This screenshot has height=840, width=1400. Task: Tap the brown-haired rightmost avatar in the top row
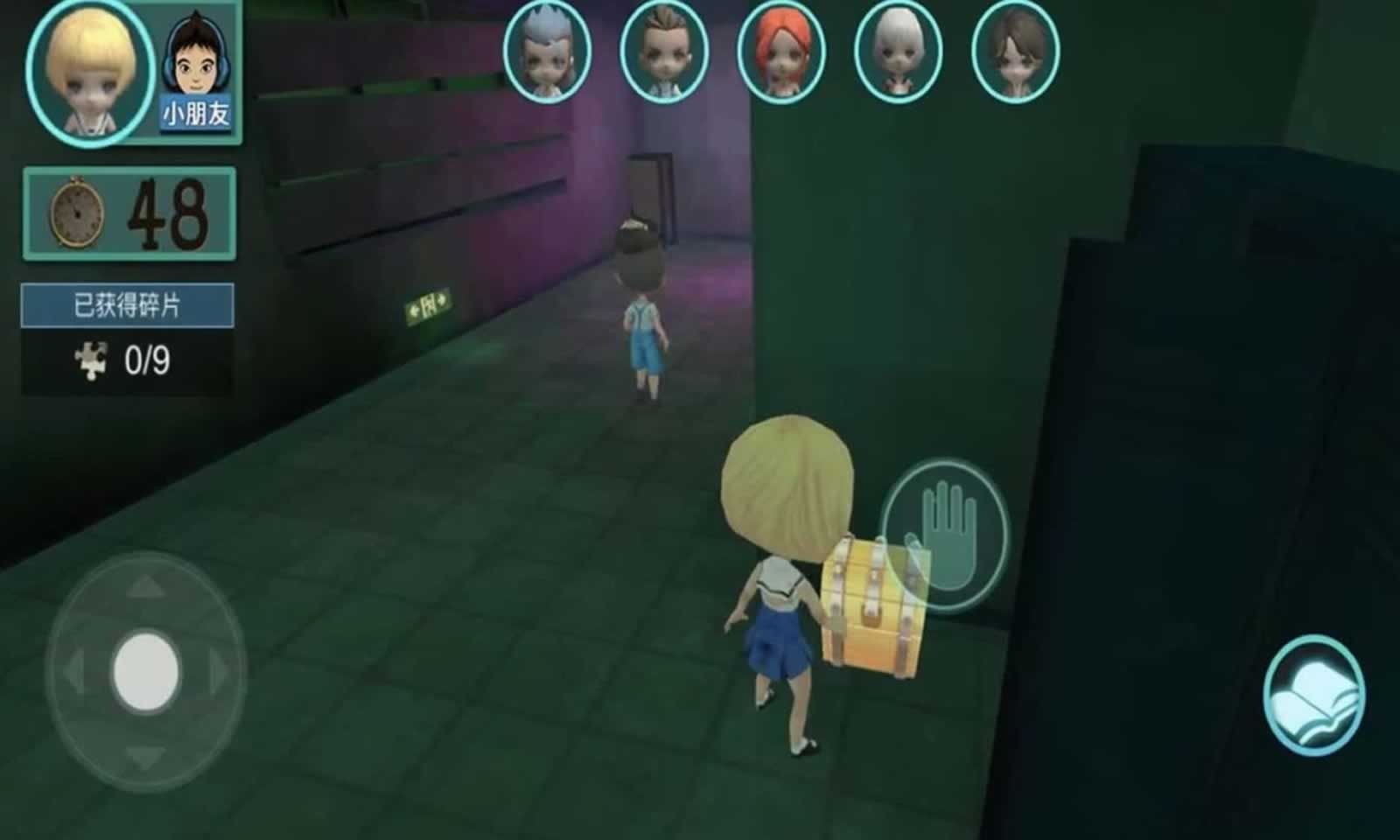pos(1015,52)
